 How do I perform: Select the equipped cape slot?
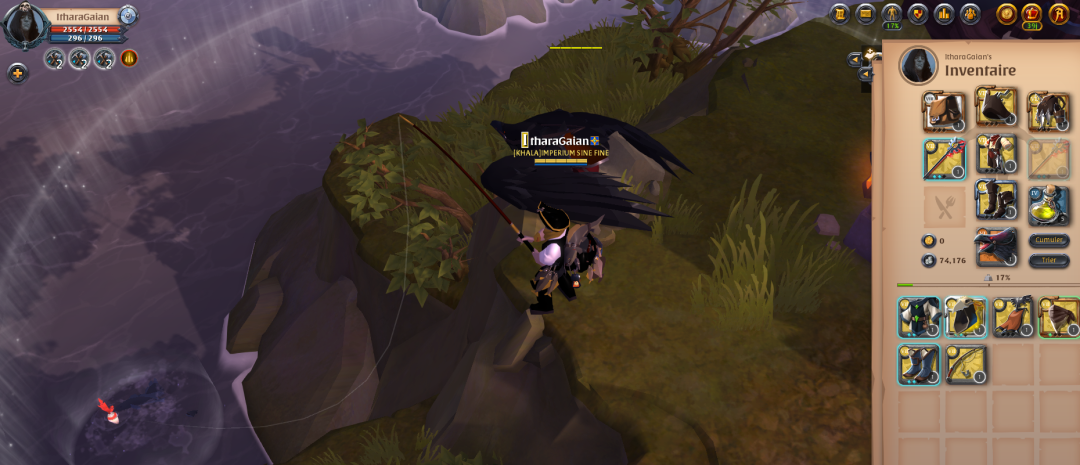click(1049, 111)
